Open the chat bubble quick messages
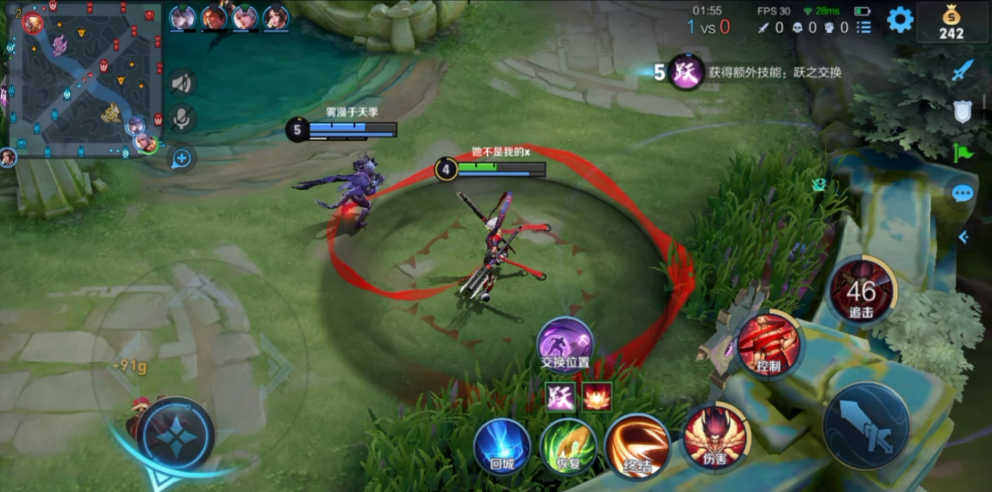Screen dimensions: 992x492 click(x=962, y=193)
